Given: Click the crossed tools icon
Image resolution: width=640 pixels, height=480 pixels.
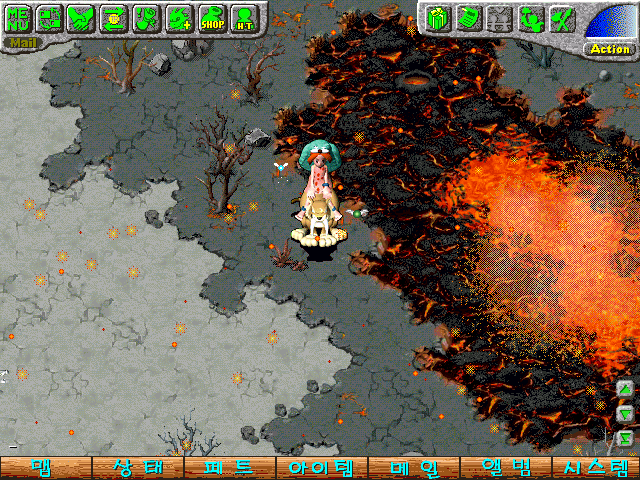Looking at the screenshot, I should [x=562, y=17].
